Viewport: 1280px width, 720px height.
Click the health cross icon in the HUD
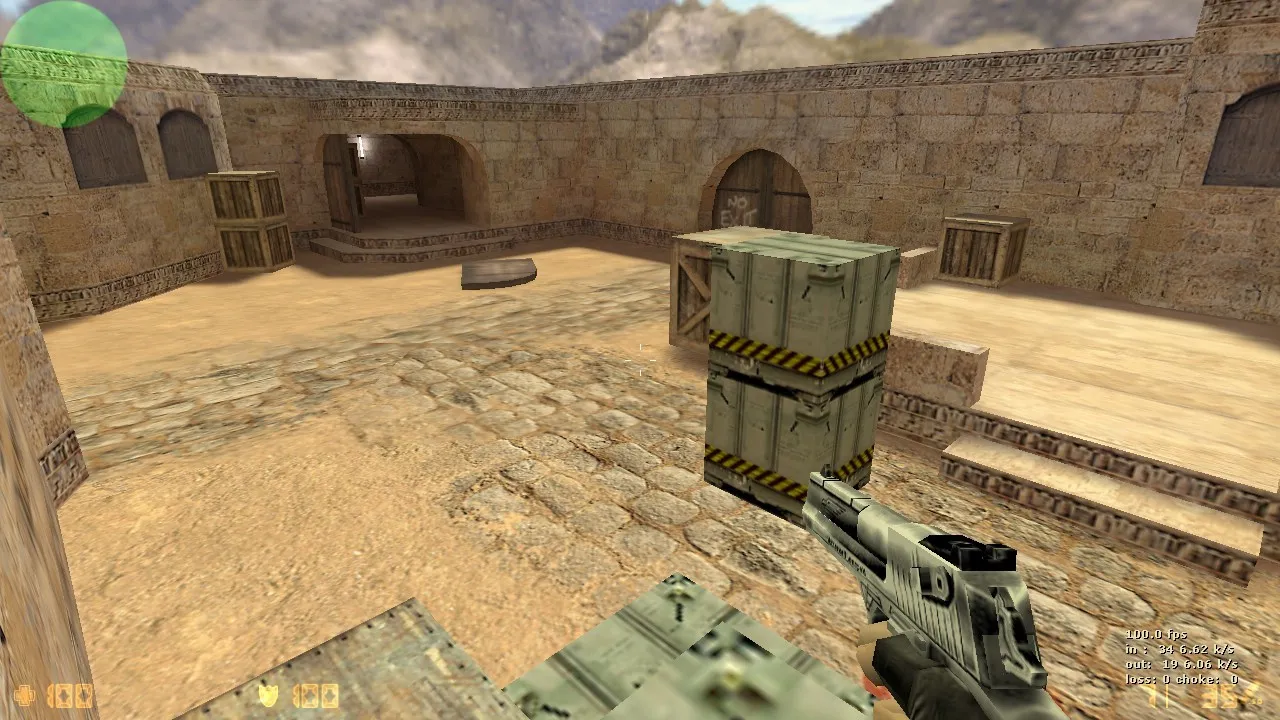click(24, 697)
